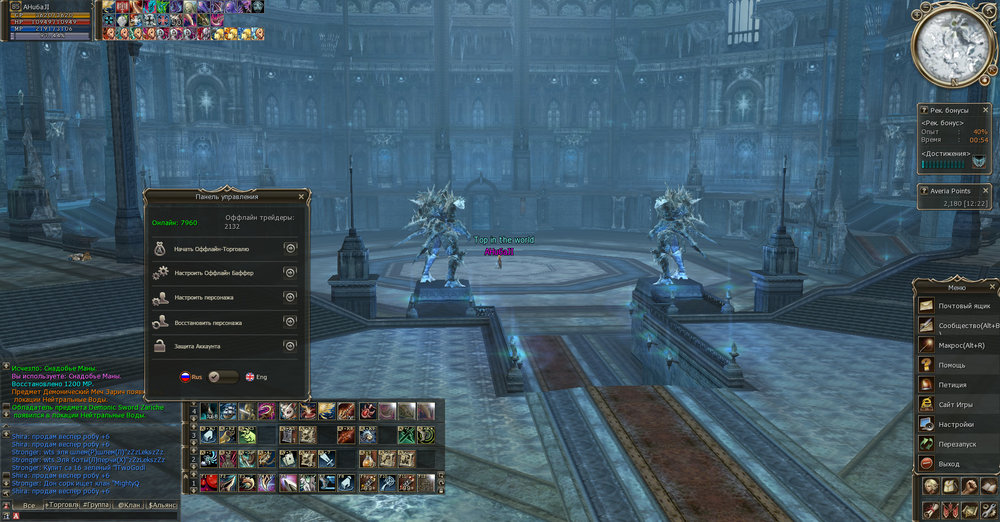The image size is (1000, 522).
Task: Open the Петиция petition entry
Action: [955, 384]
